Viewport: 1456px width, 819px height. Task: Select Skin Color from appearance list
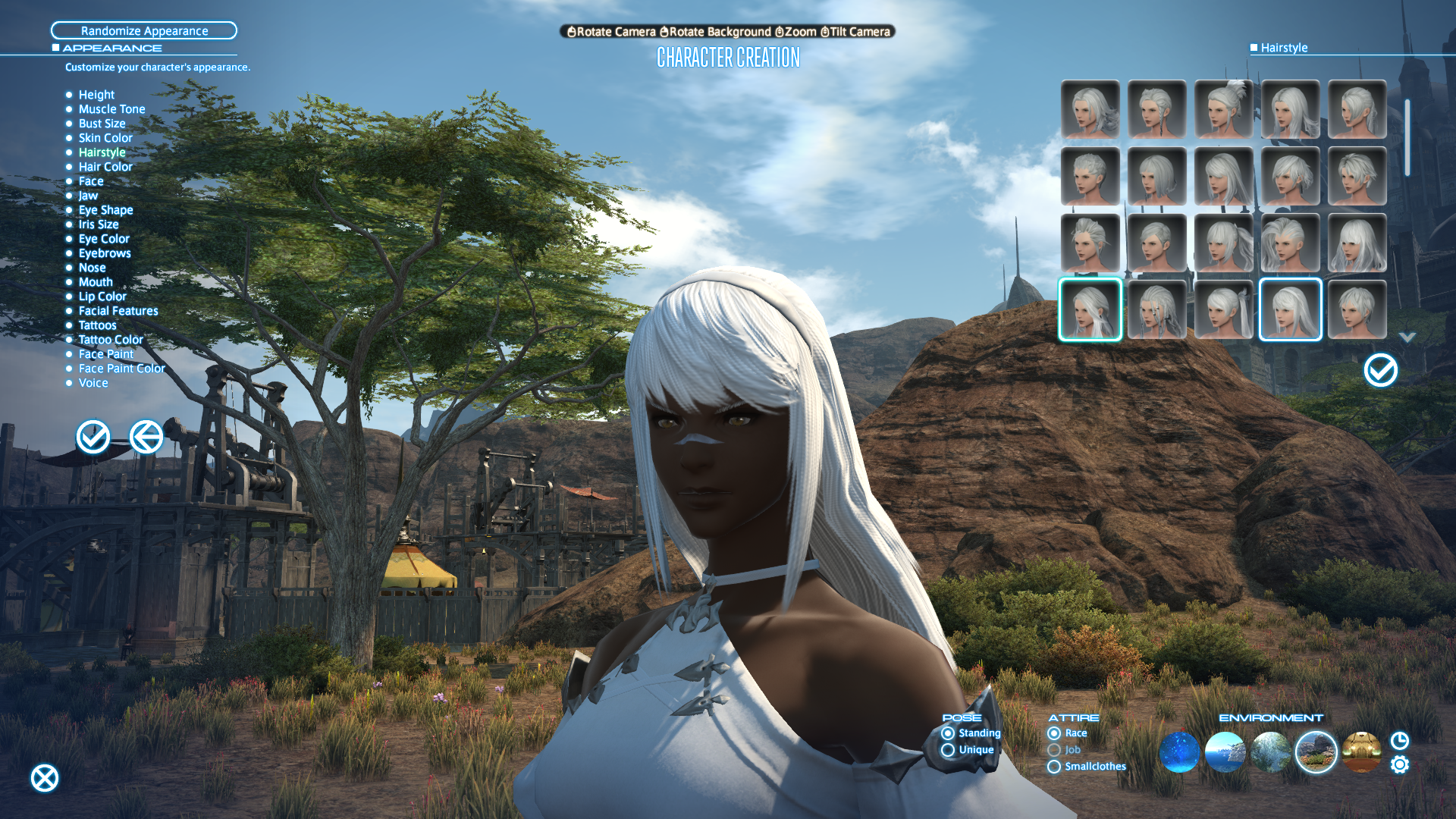(x=105, y=138)
